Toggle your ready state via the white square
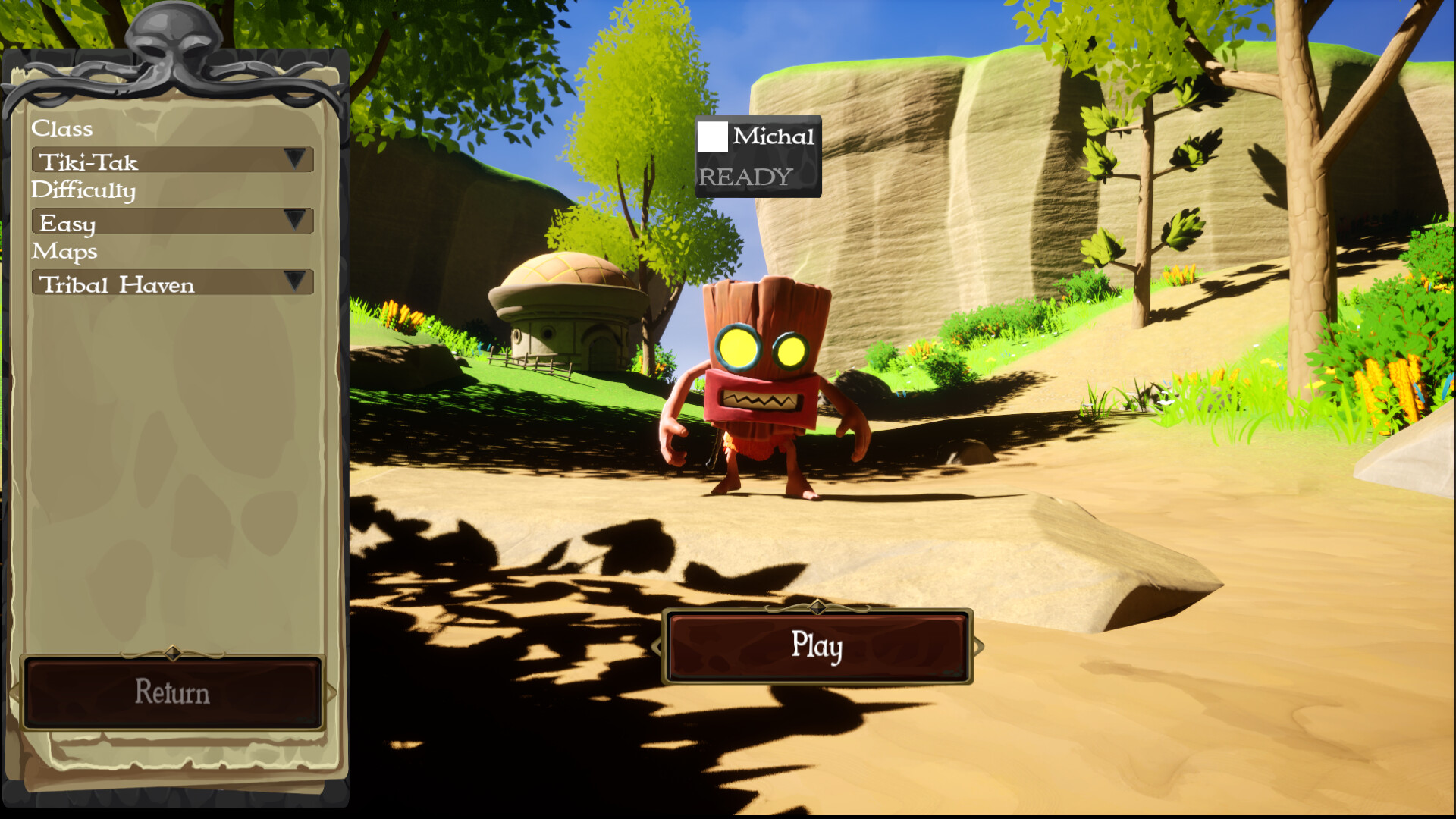 (713, 136)
